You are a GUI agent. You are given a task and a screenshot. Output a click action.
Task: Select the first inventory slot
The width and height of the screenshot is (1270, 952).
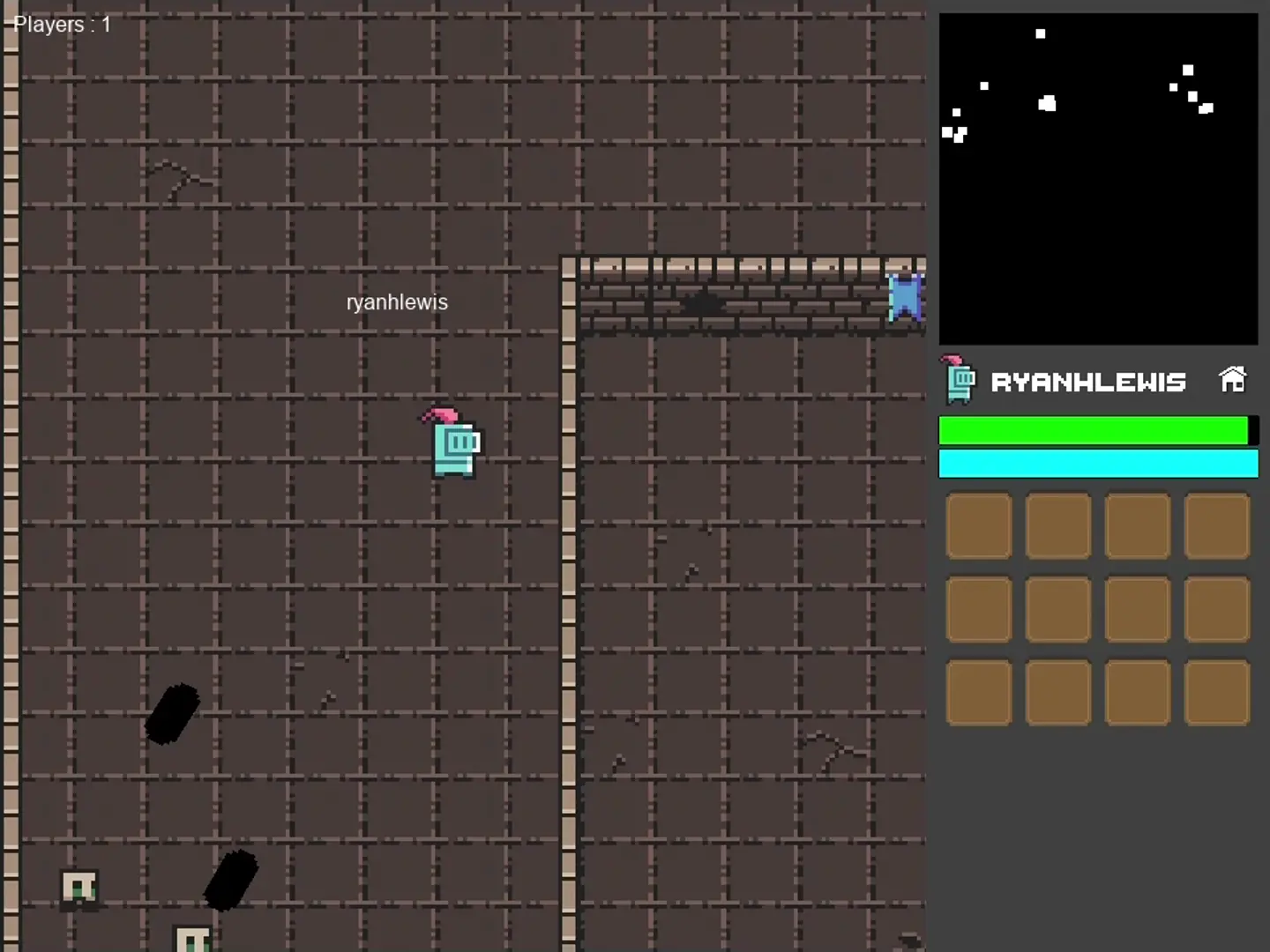pyautogui.click(x=979, y=527)
